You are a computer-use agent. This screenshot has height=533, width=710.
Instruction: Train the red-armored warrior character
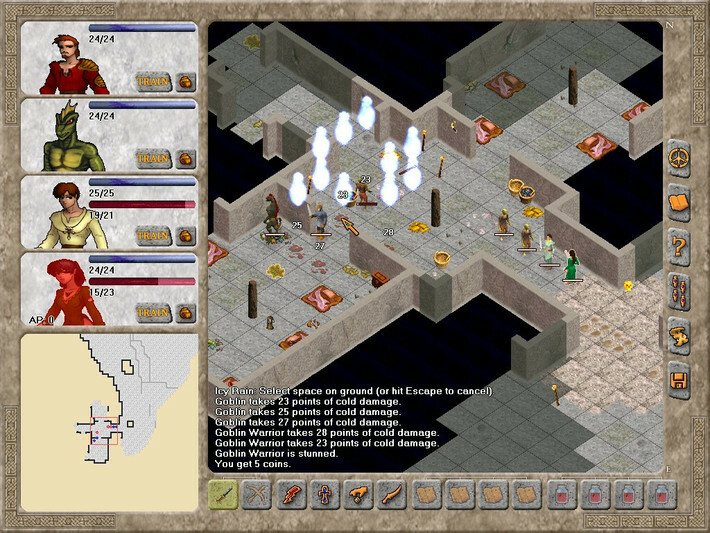tap(152, 80)
